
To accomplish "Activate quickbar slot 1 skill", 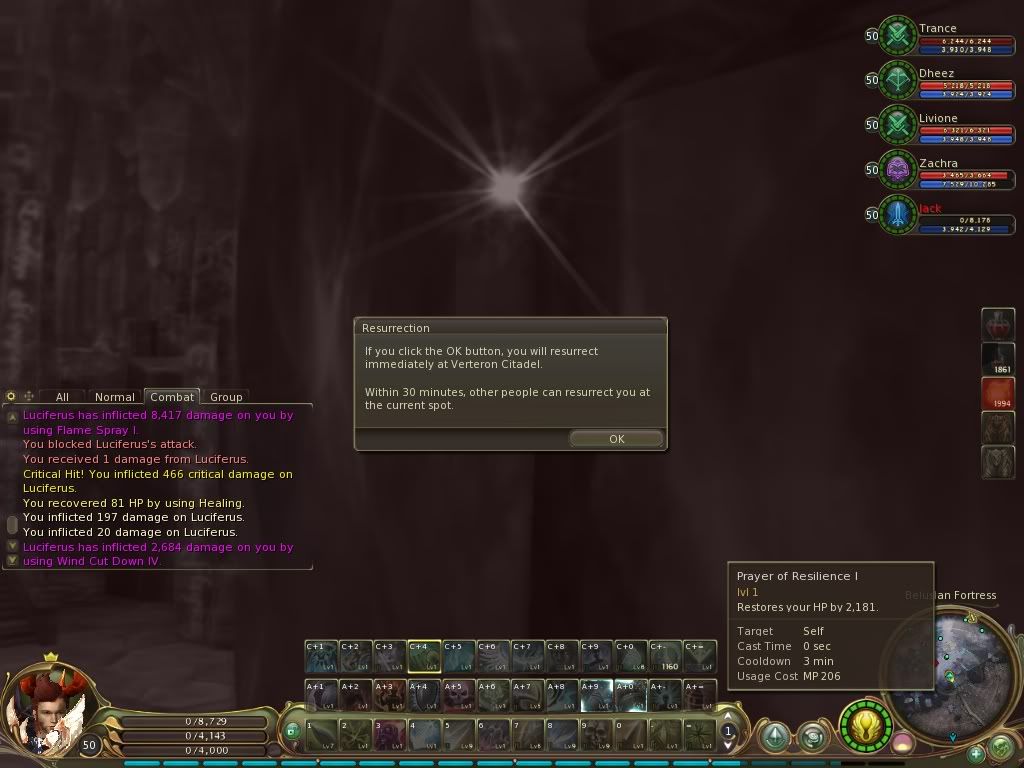I will pyautogui.click(x=321, y=735).
